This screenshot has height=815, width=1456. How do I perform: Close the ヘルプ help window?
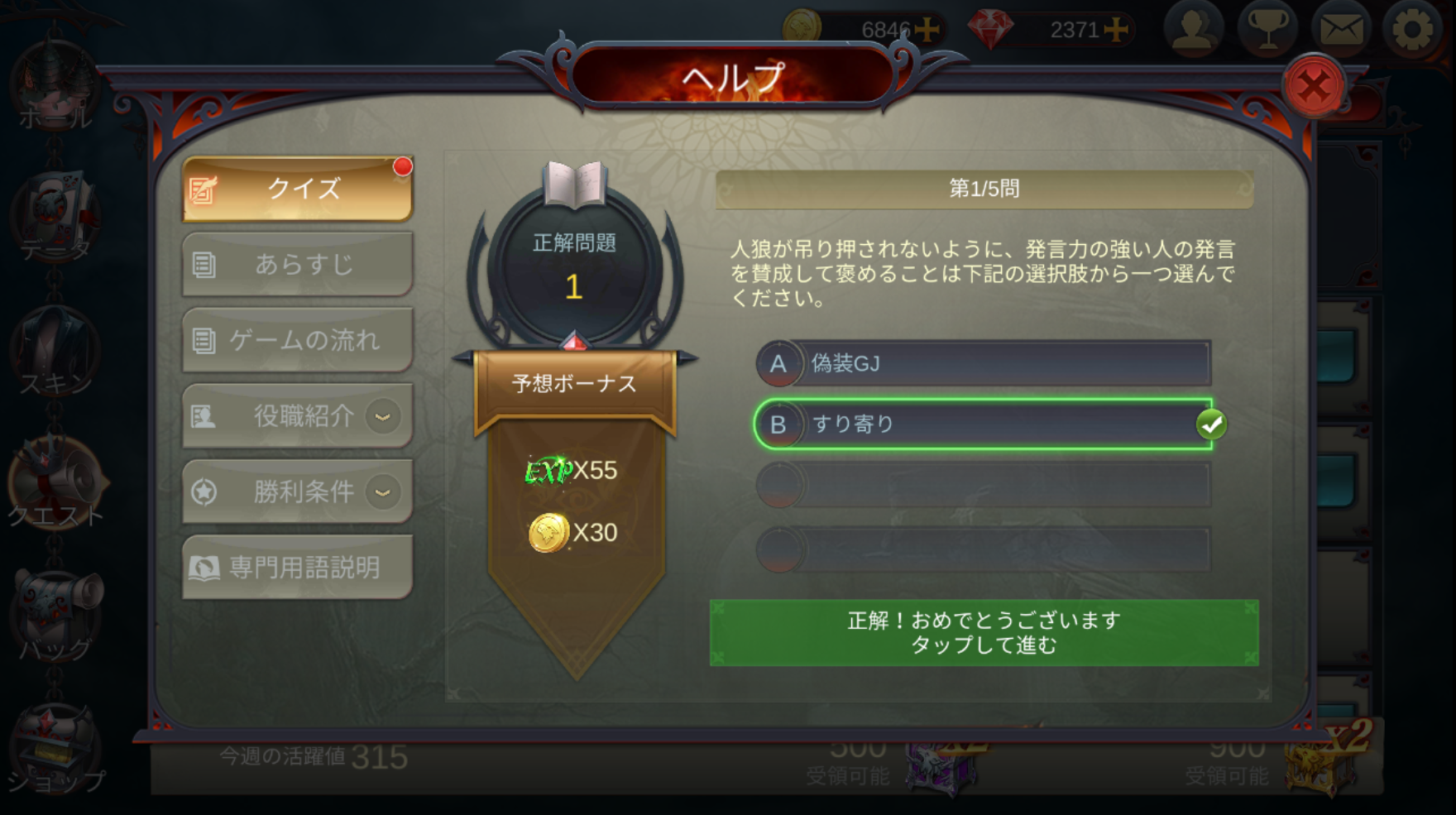(1313, 85)
